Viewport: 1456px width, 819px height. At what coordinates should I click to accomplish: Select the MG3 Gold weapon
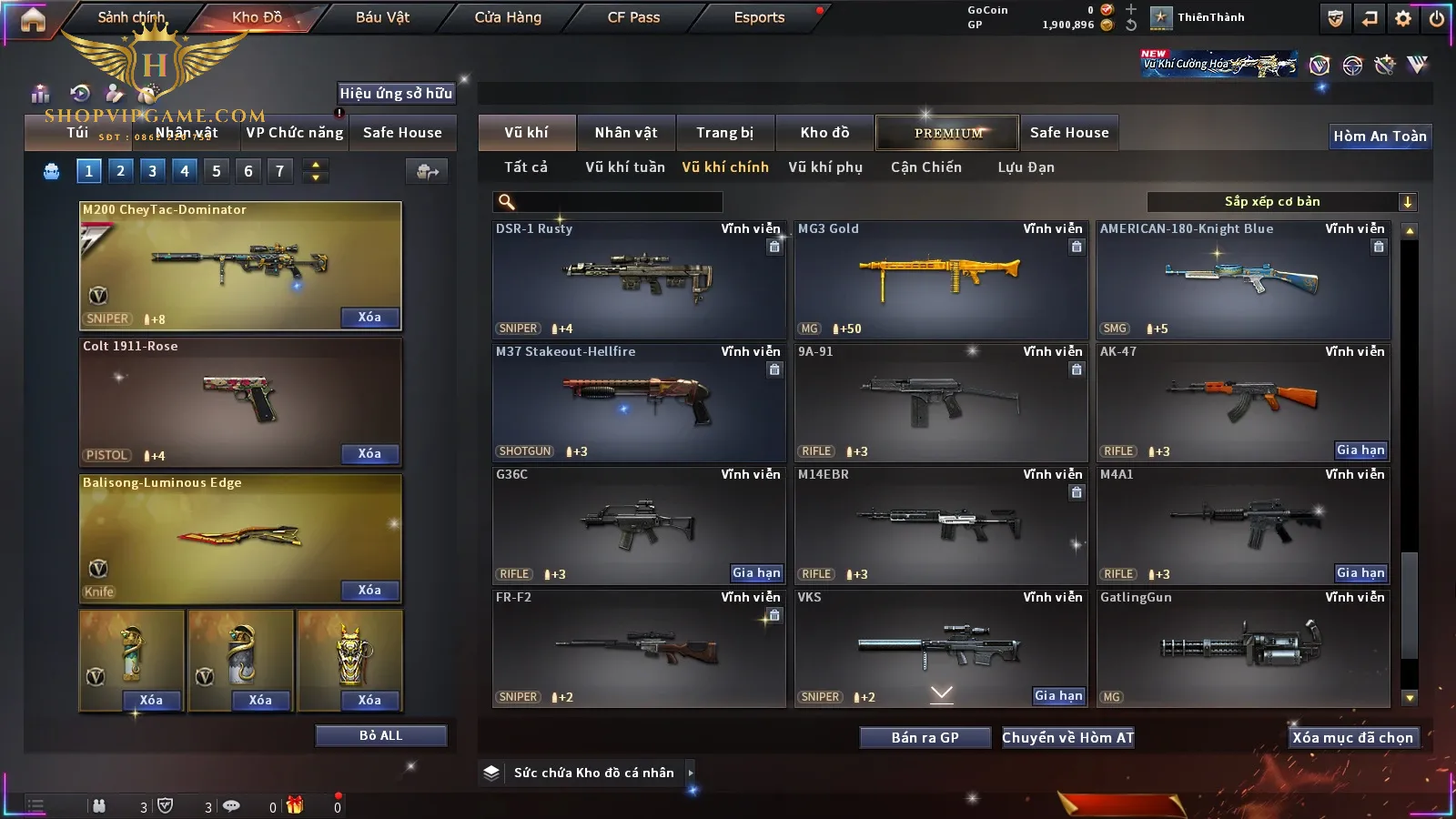click(x=940, y=279)
